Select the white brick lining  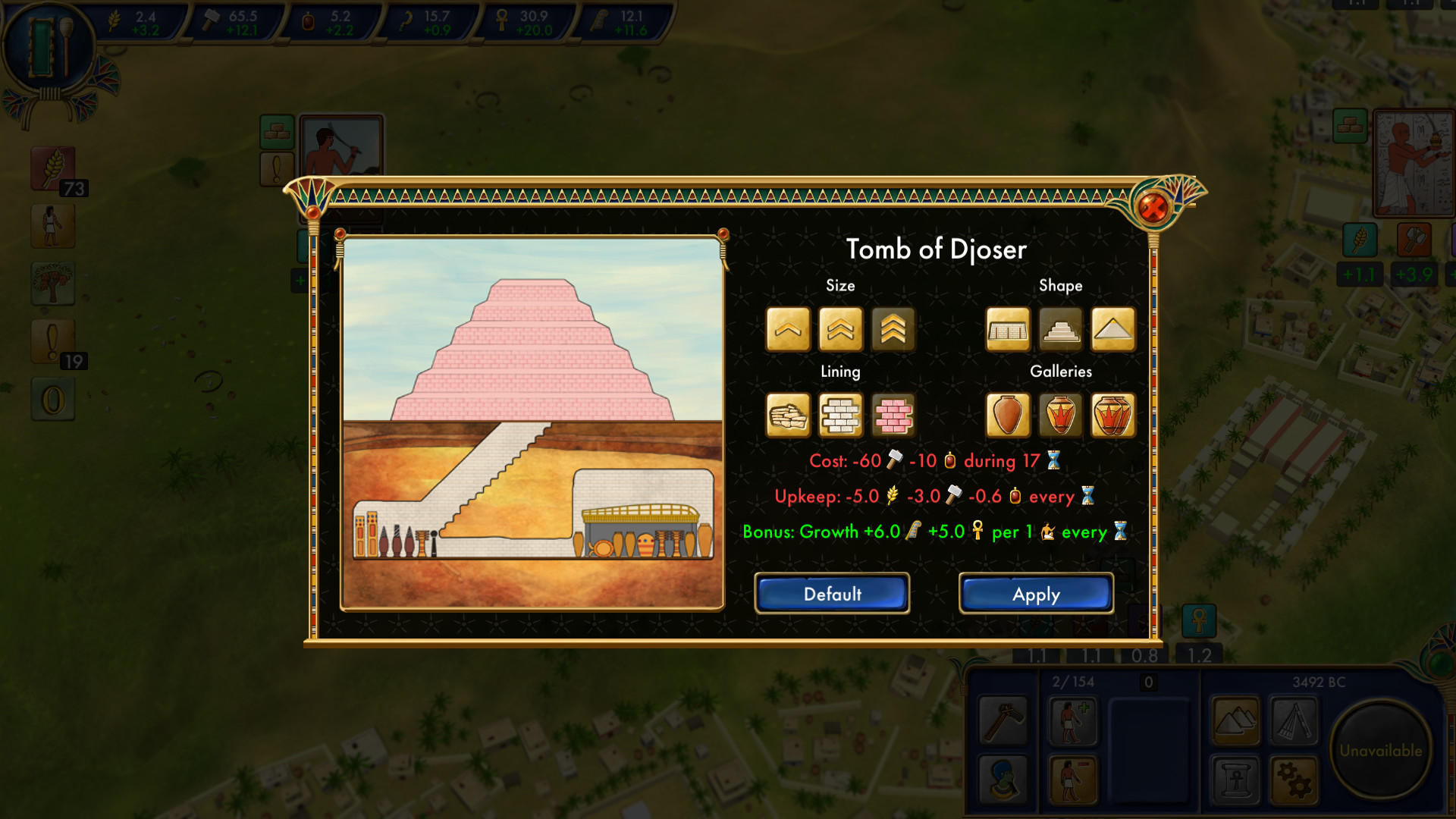click(840, 416)
